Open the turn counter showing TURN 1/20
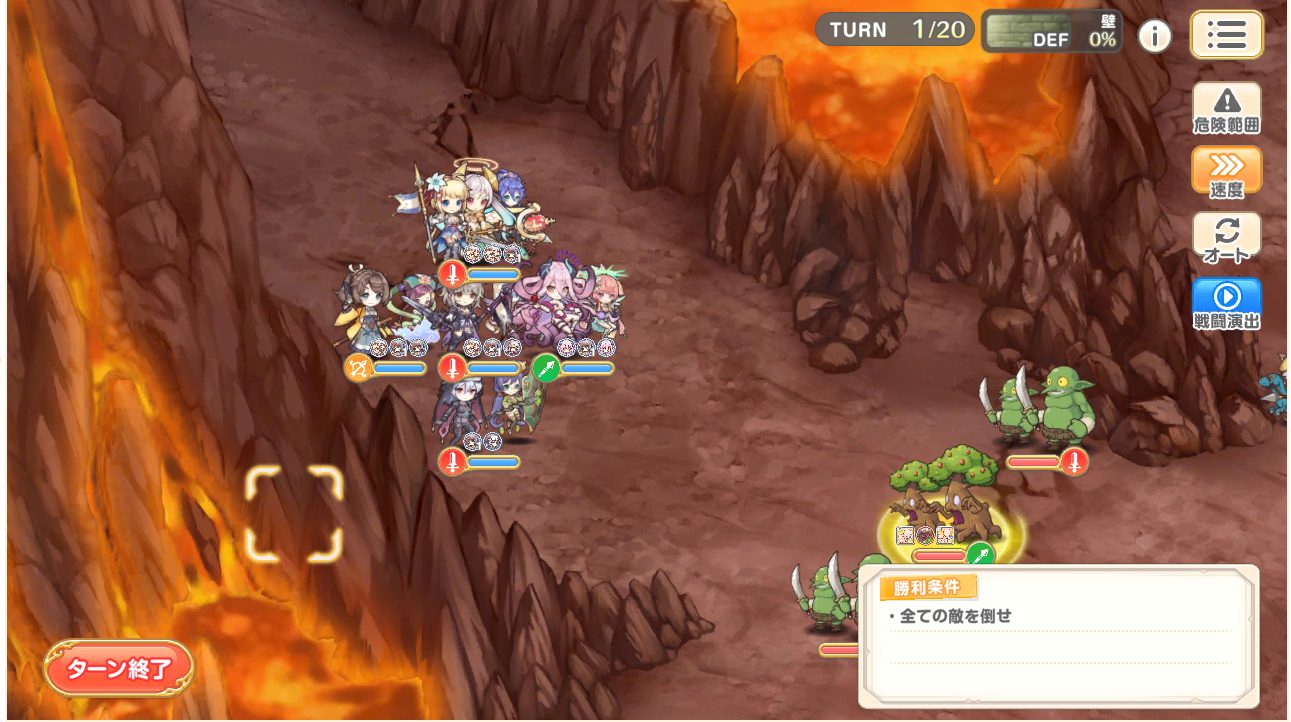 tap(894, 29)
